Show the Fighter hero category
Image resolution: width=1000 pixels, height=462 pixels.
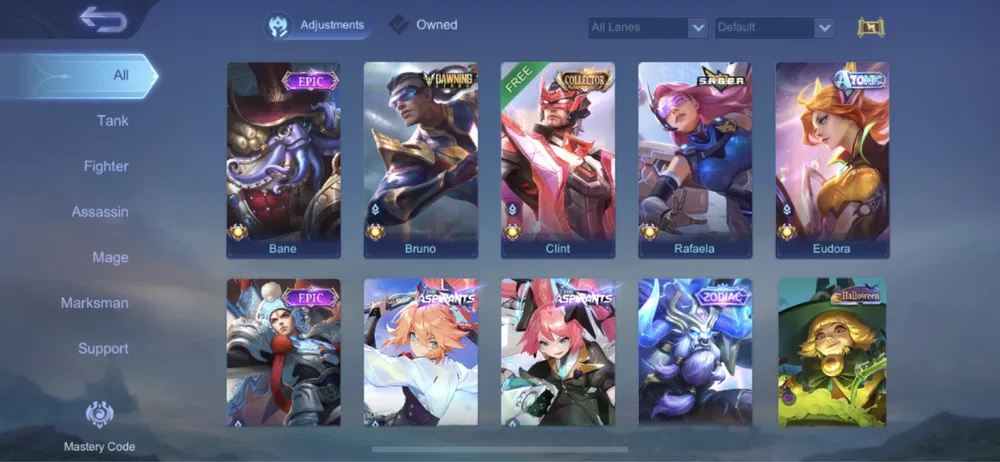[105, 166]
